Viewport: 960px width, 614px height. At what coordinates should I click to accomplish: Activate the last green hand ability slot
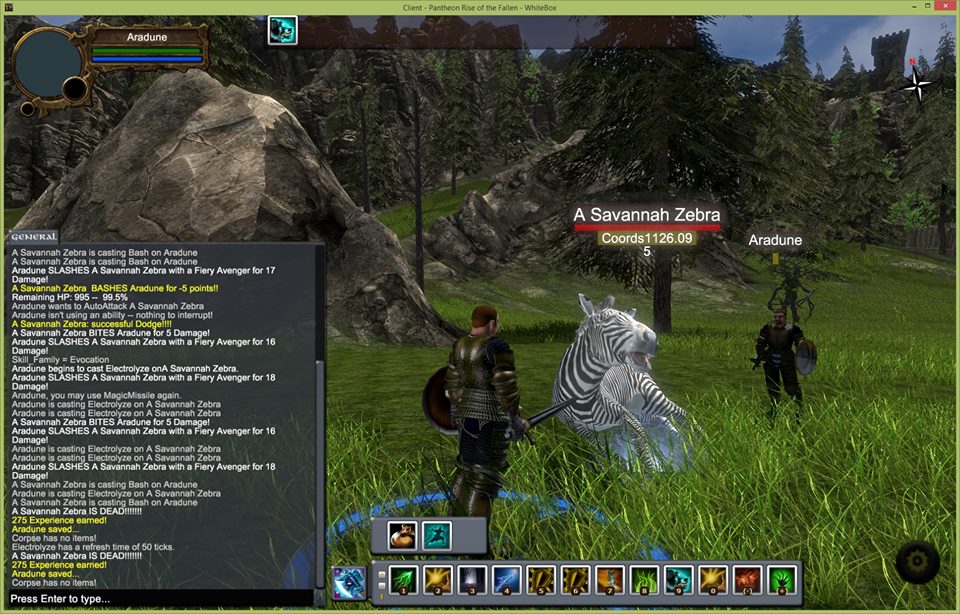[782, 579]
